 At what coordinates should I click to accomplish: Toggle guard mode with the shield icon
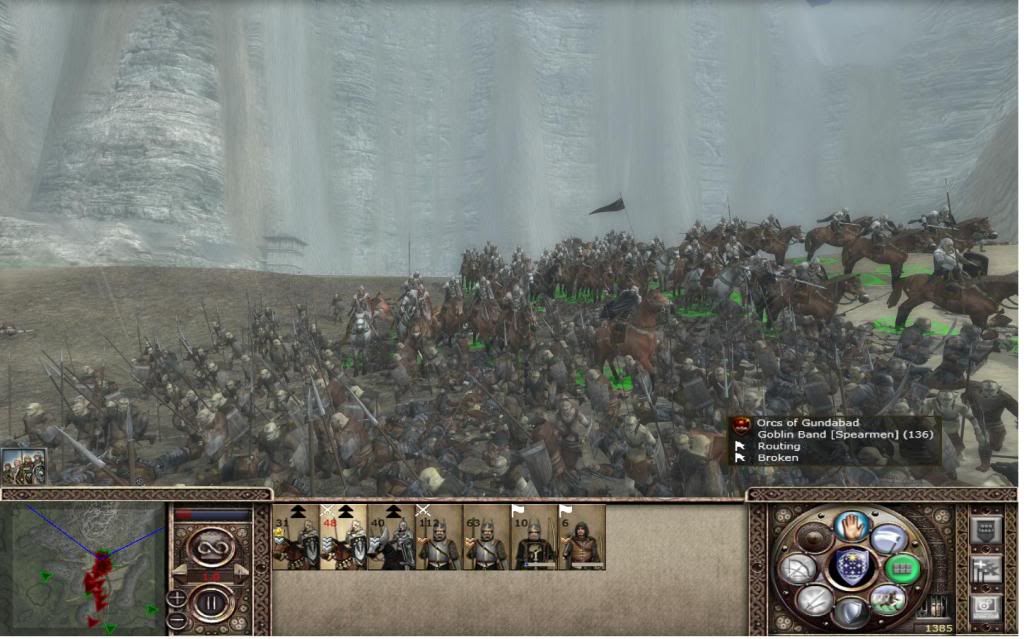pyautogui.click(x=852, y=611)
